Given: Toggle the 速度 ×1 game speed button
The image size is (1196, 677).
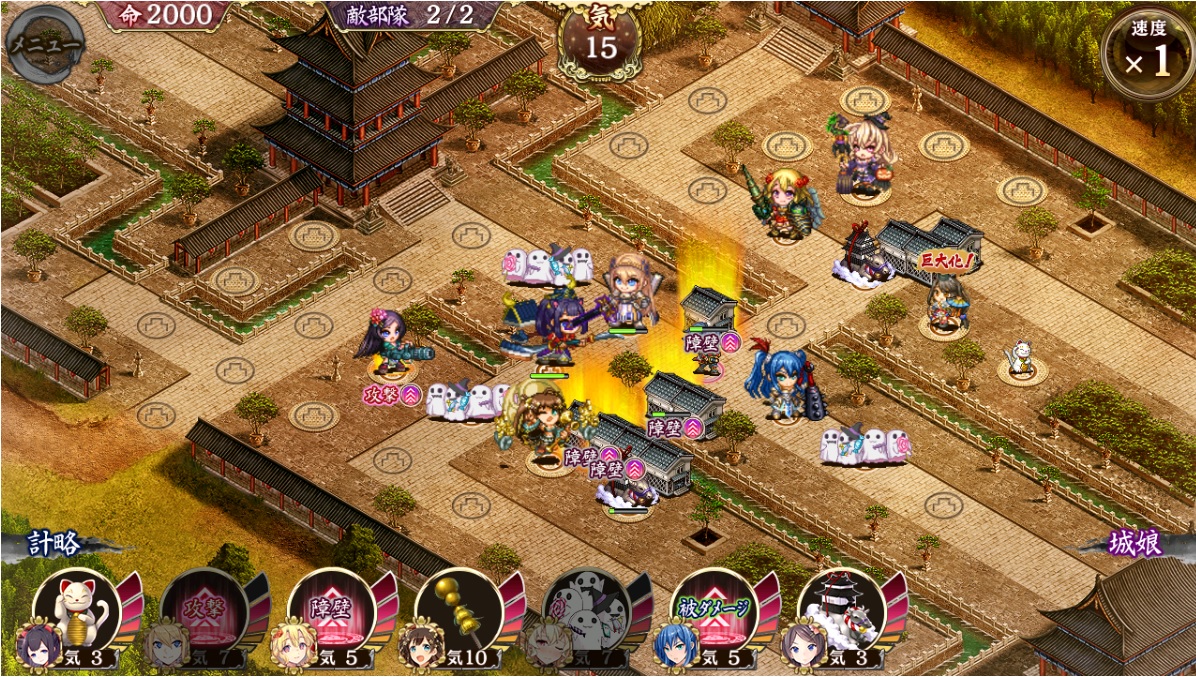Looking at the screenshot, I should tap(1148, 52).
